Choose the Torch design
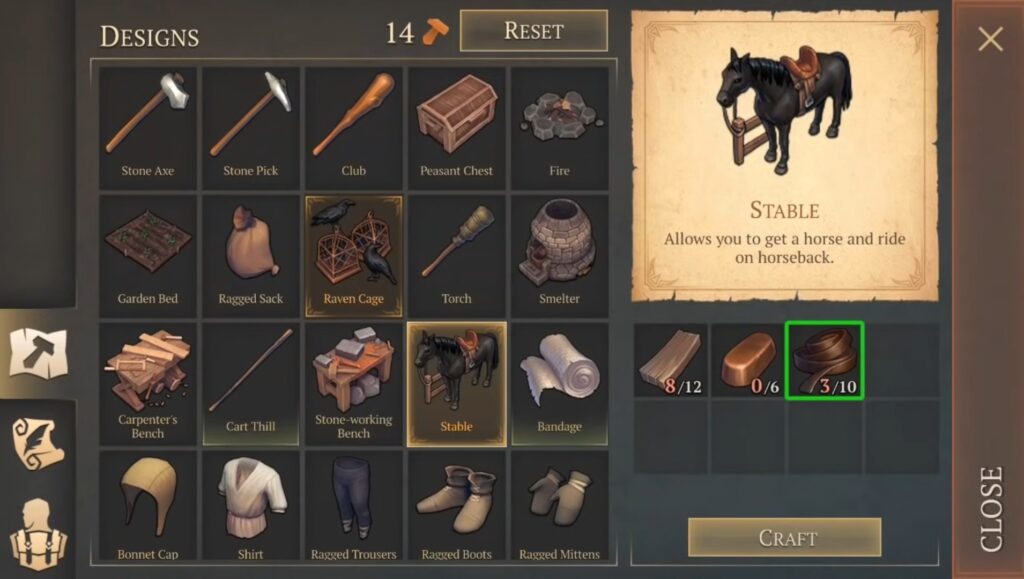The image size is (1024, 579). [457, 254]
